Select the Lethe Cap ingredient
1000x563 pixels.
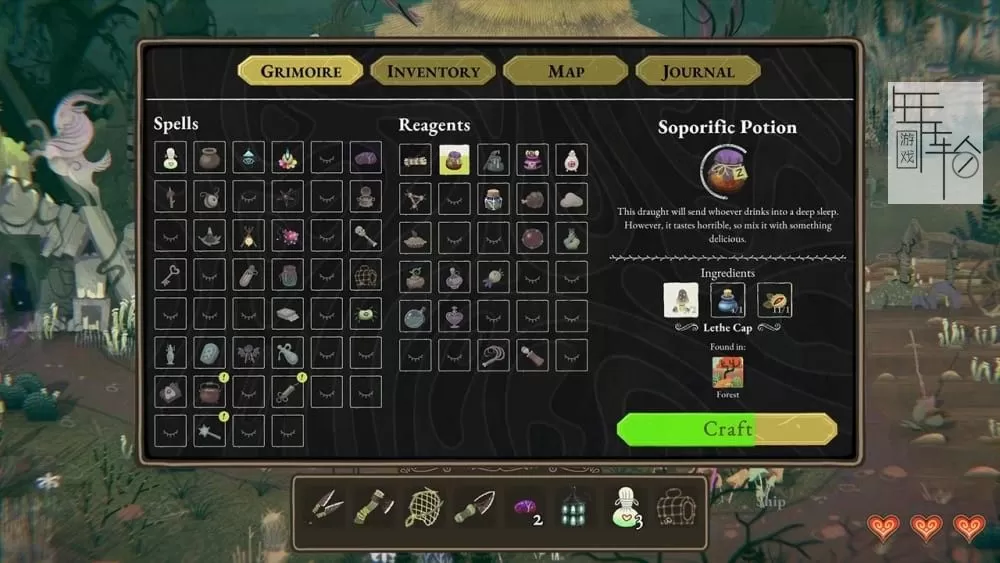(x=681, y=299)
